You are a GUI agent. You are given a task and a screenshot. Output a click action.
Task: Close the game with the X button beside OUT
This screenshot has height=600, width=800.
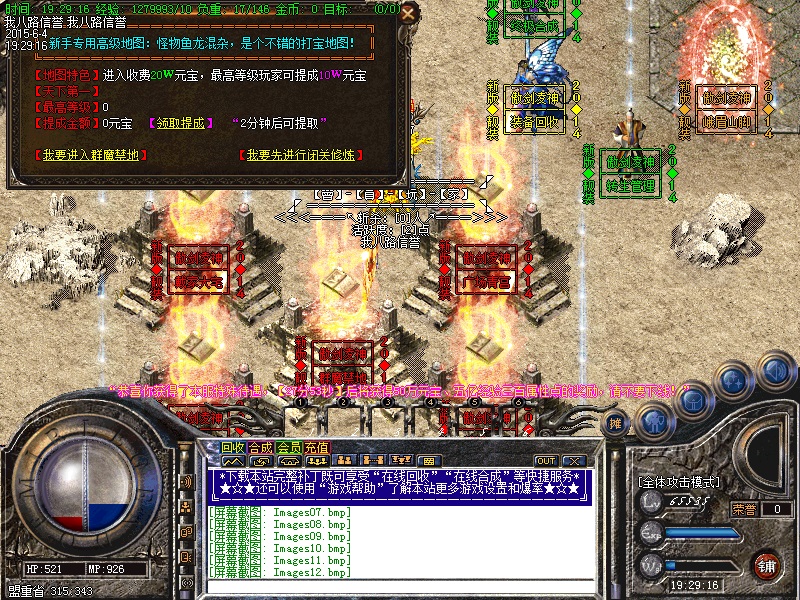point(573,461)
